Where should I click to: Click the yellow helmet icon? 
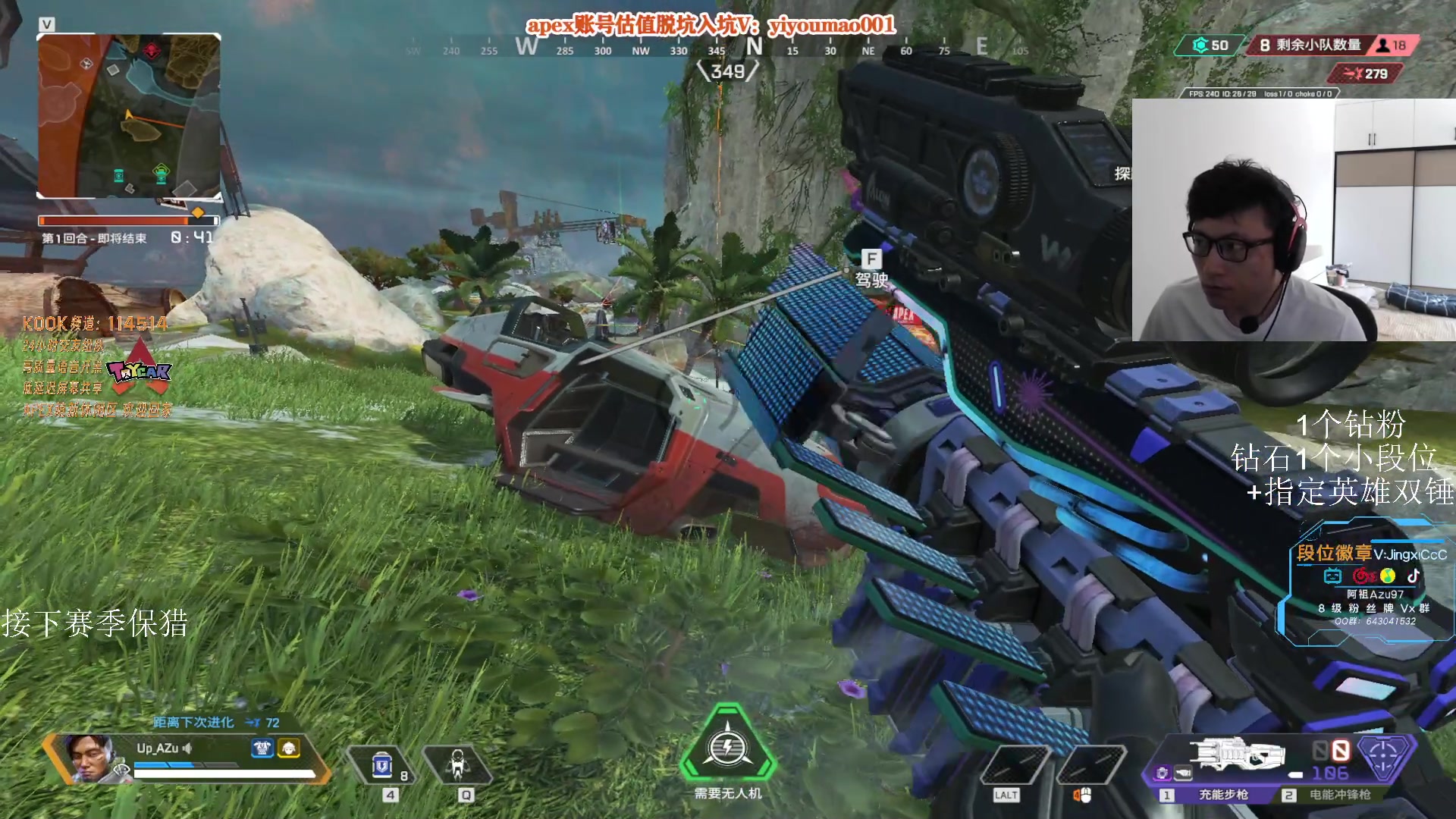[289, 748]
